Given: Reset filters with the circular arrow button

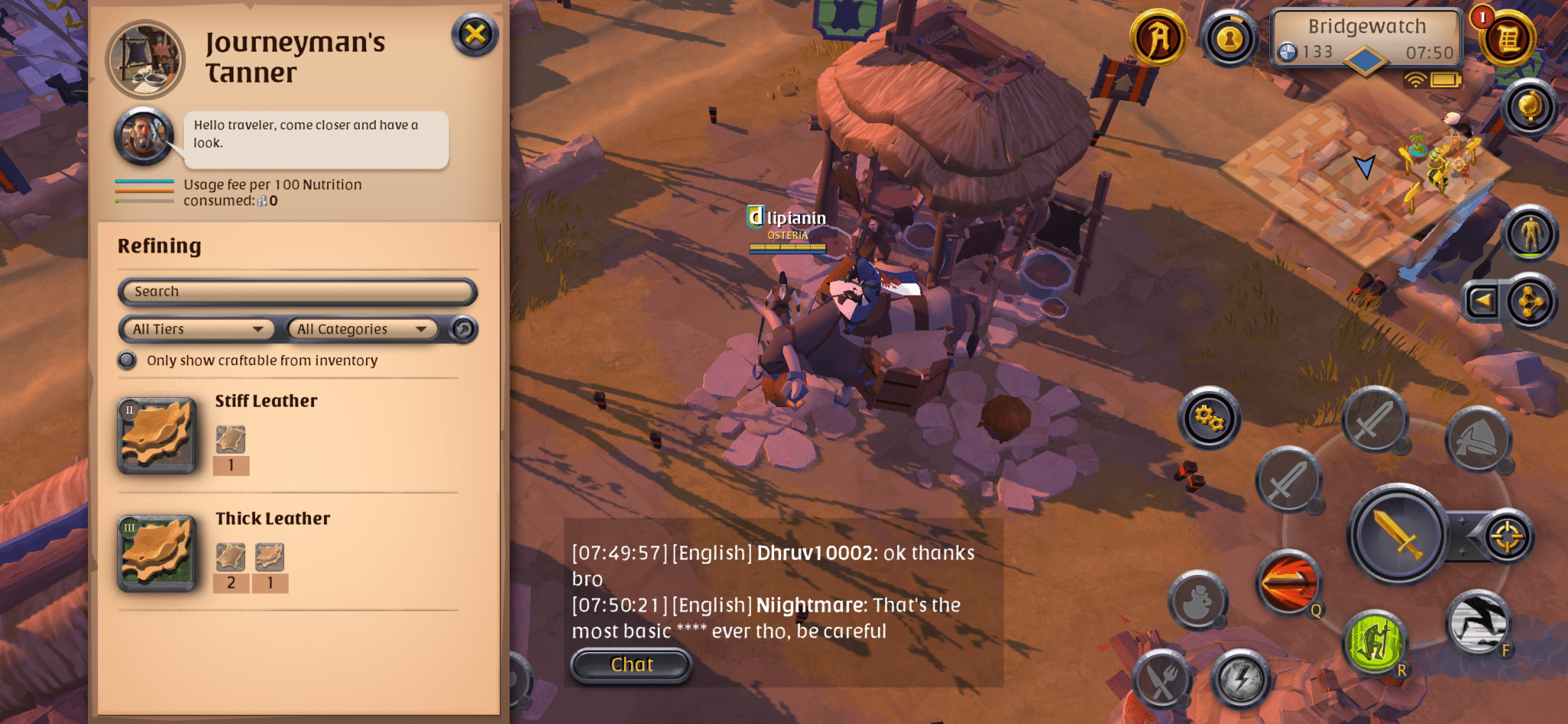Looking at the screenshot, I should [x=463, y=328].
